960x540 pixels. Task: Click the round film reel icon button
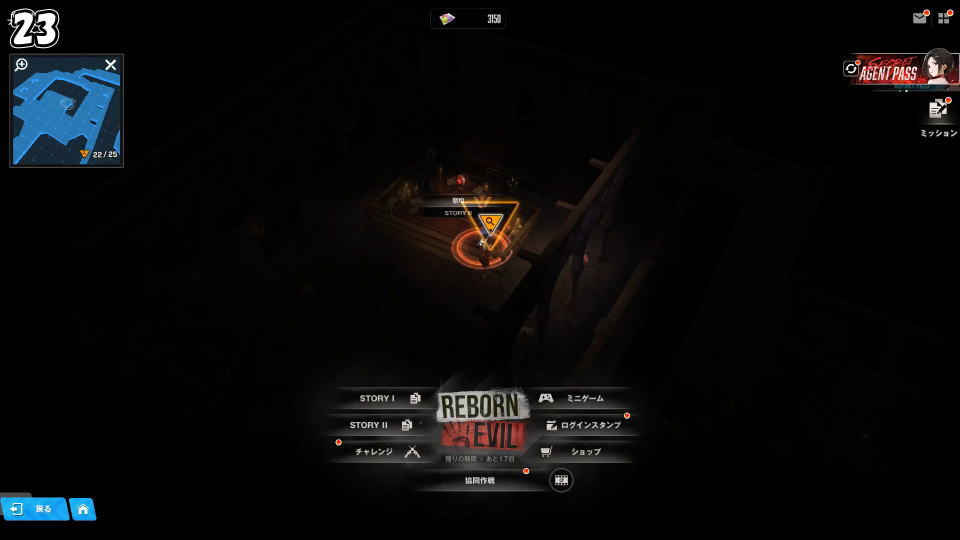click(561, 480)
